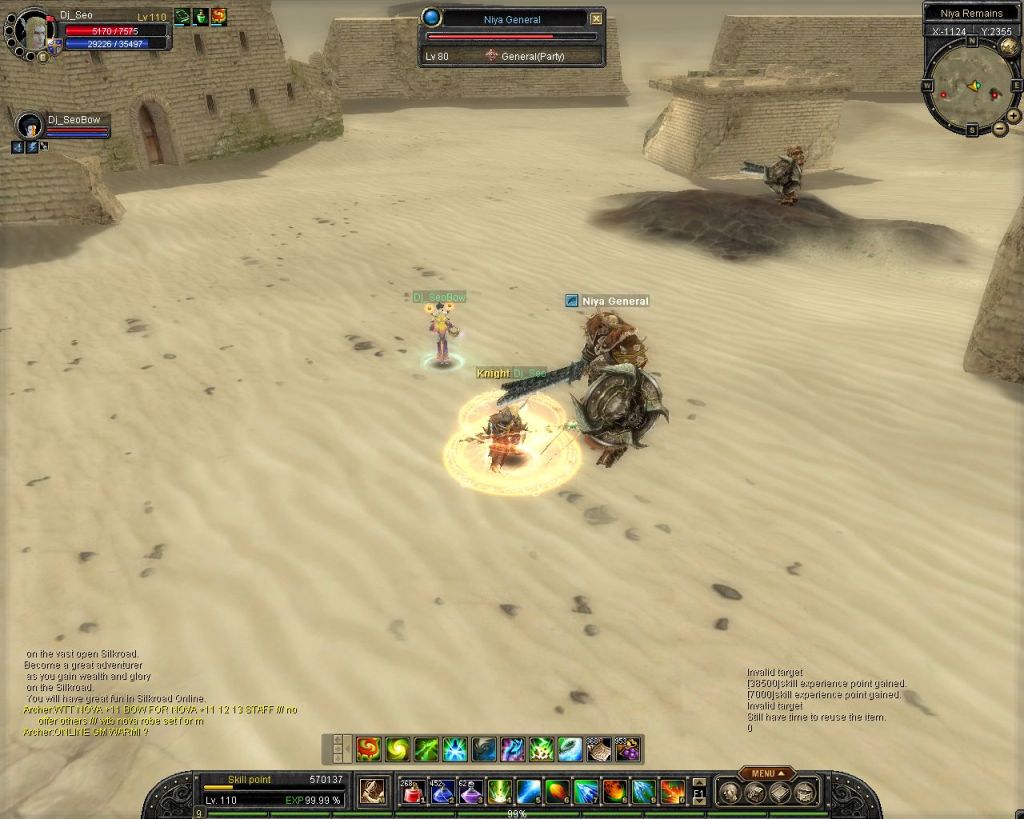The height and width of the screenshot is (819, 1024).
Task: Zoom out the minimap with minus button
Action: 1000,129
